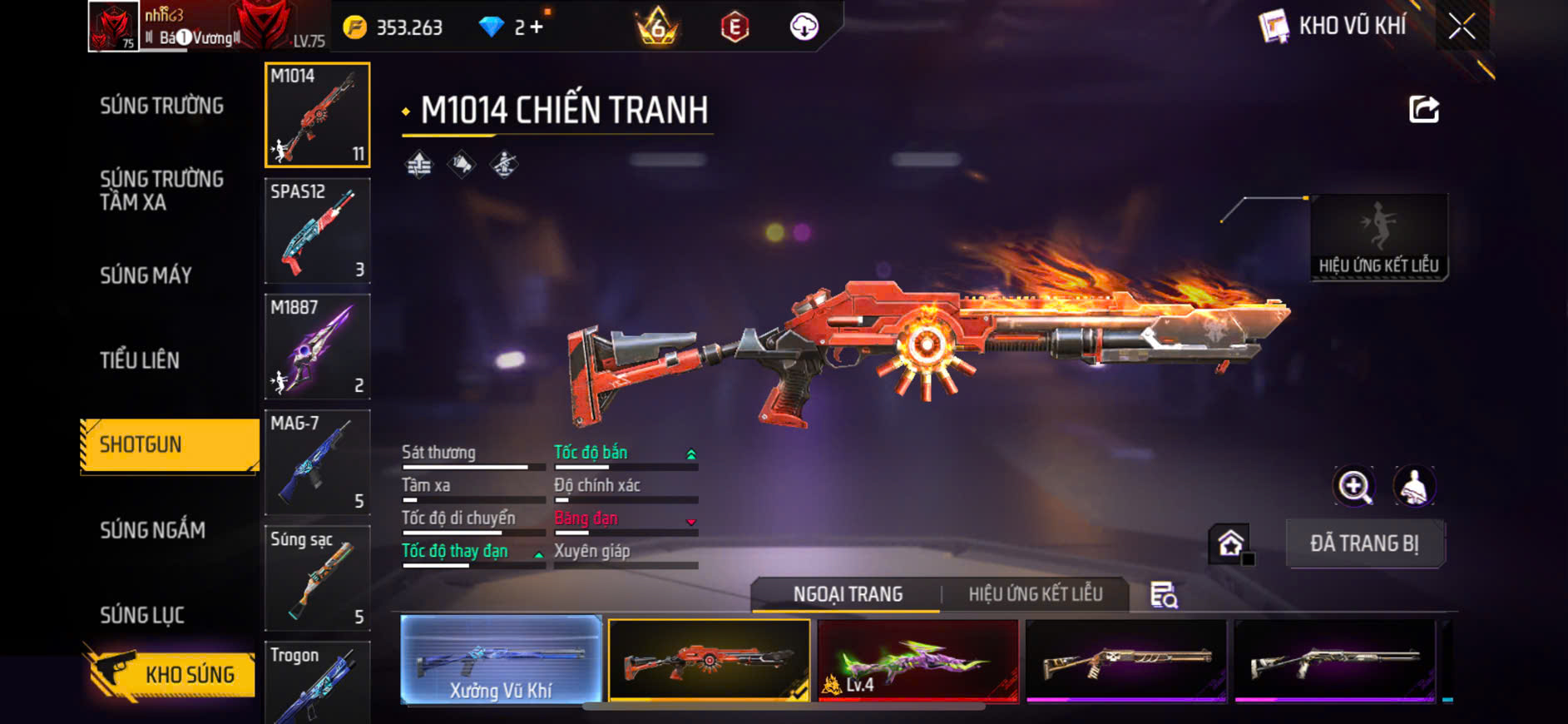Image resolution: width=1568 pixels, height=724 pixels.
Task: Choose the Súng Ngắm category
Action: coord(152,530)
